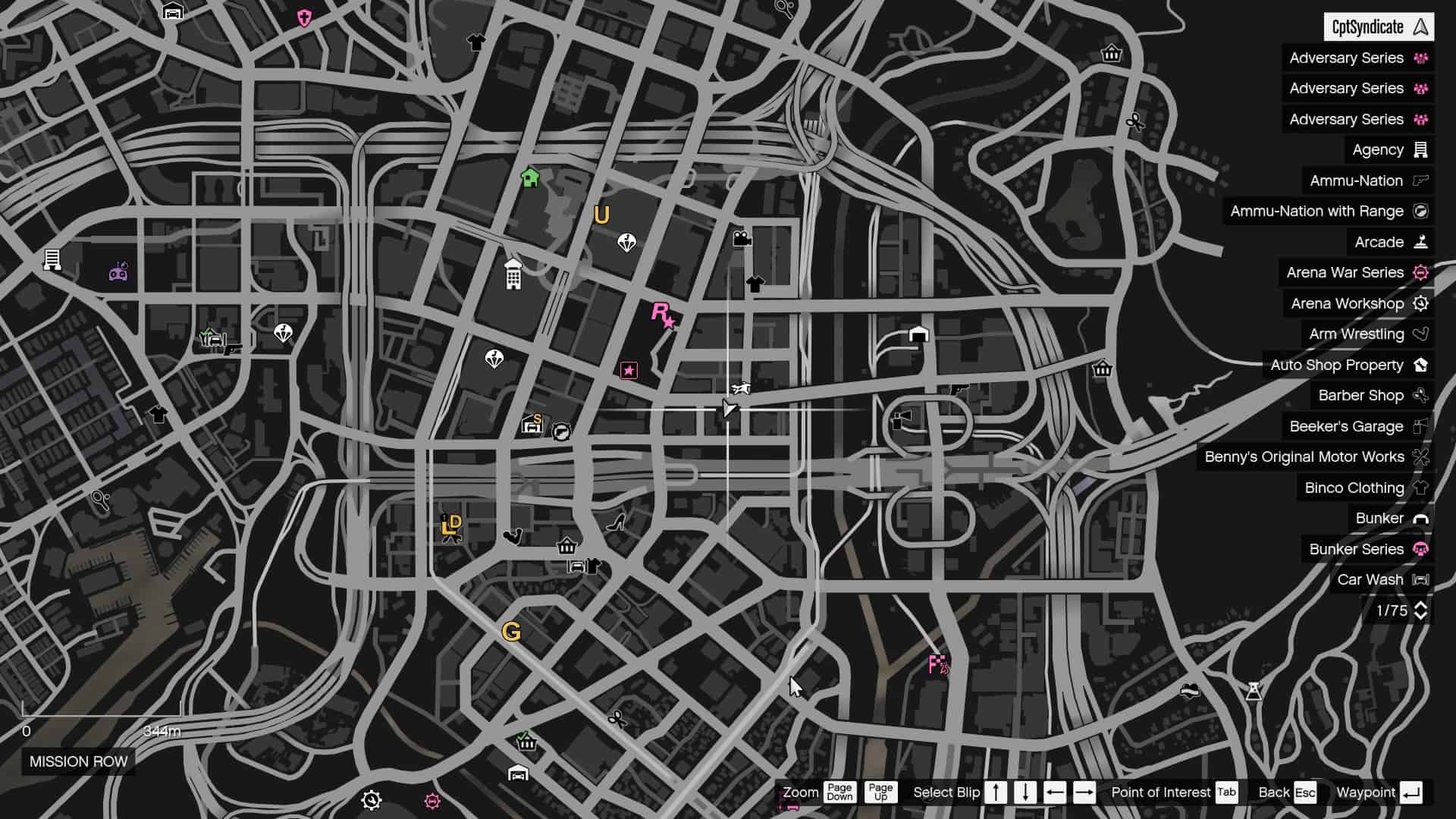Click the Mission Row location label
This screenshot has height=819, width=1456.
coord(78,762)
